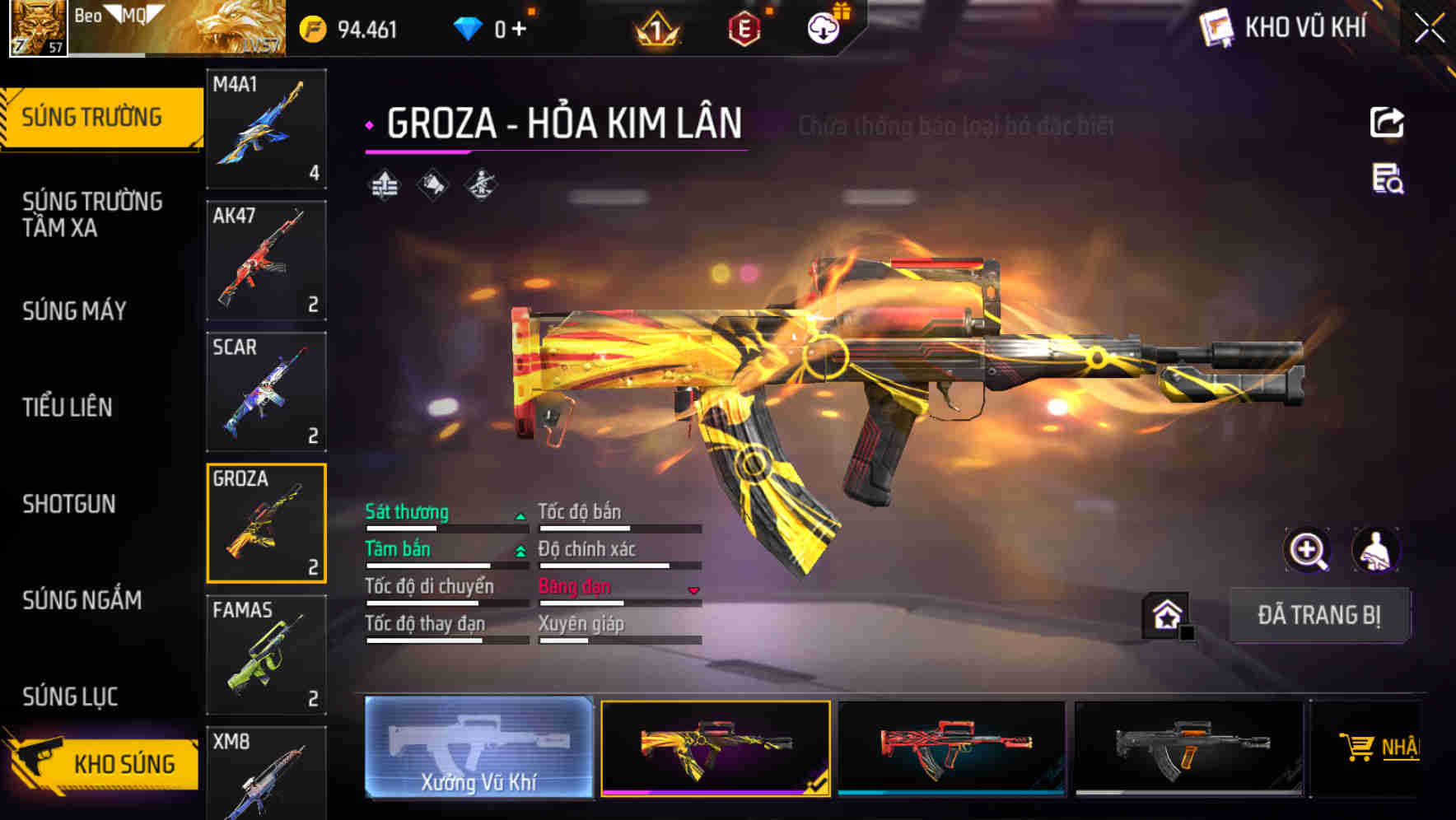This screenshot has width=1456, height=820.
Task: Click the Đã Trang Bị equip button
Action: (1318, 615)
